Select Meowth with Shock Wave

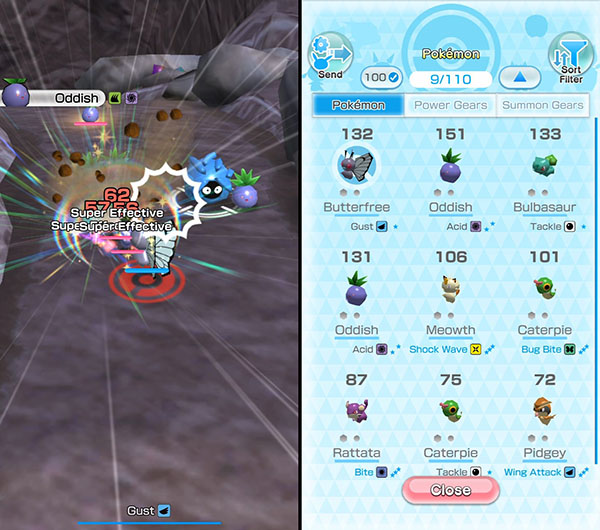450,293
